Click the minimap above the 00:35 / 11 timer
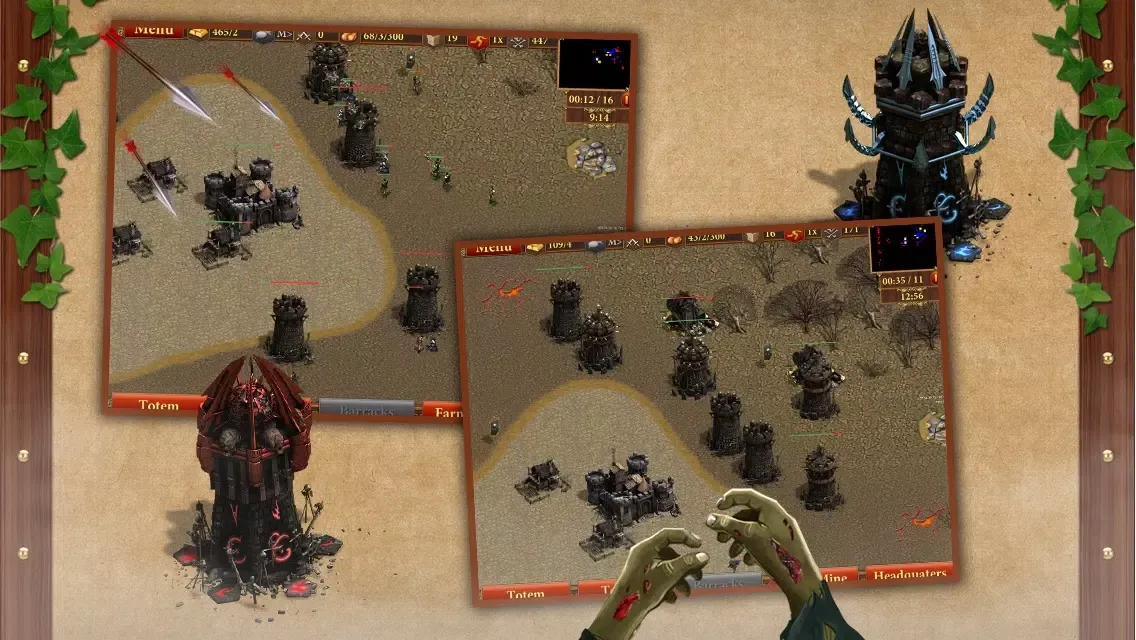 [903, 248]
